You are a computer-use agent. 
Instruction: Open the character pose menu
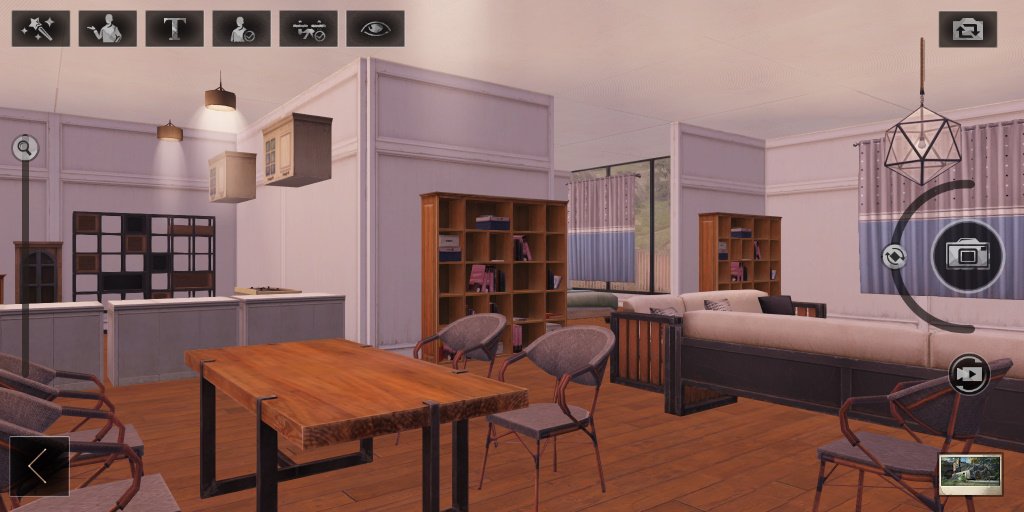(x=107, y=29)
